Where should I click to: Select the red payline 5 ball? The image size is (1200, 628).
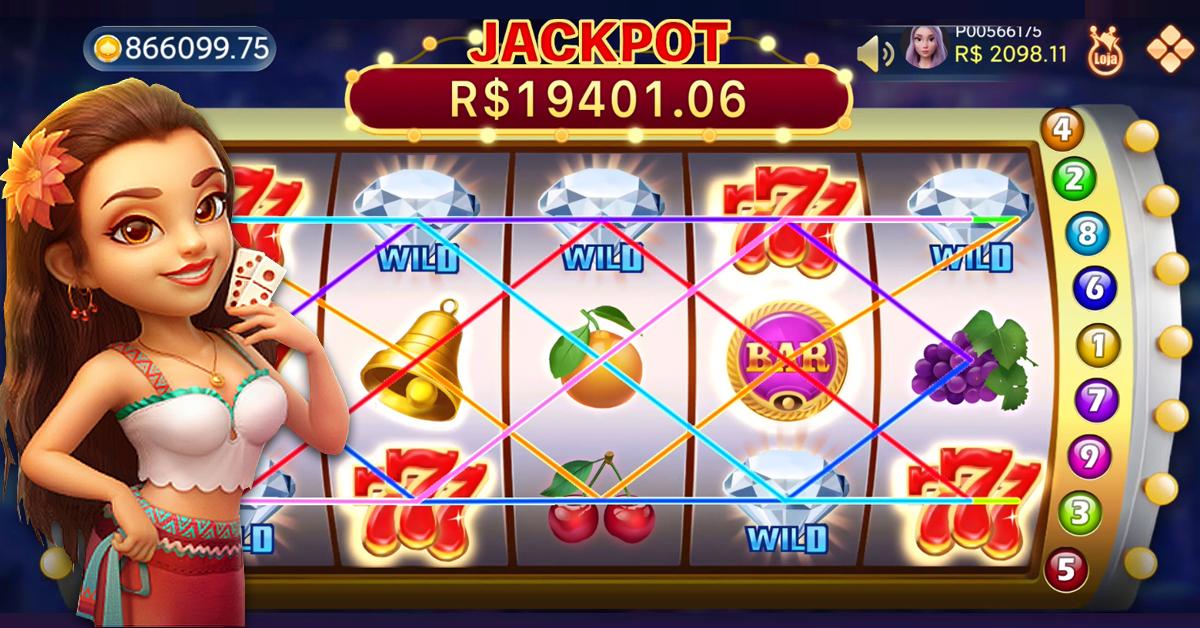pyautogui.click(x=1066, y=569)
